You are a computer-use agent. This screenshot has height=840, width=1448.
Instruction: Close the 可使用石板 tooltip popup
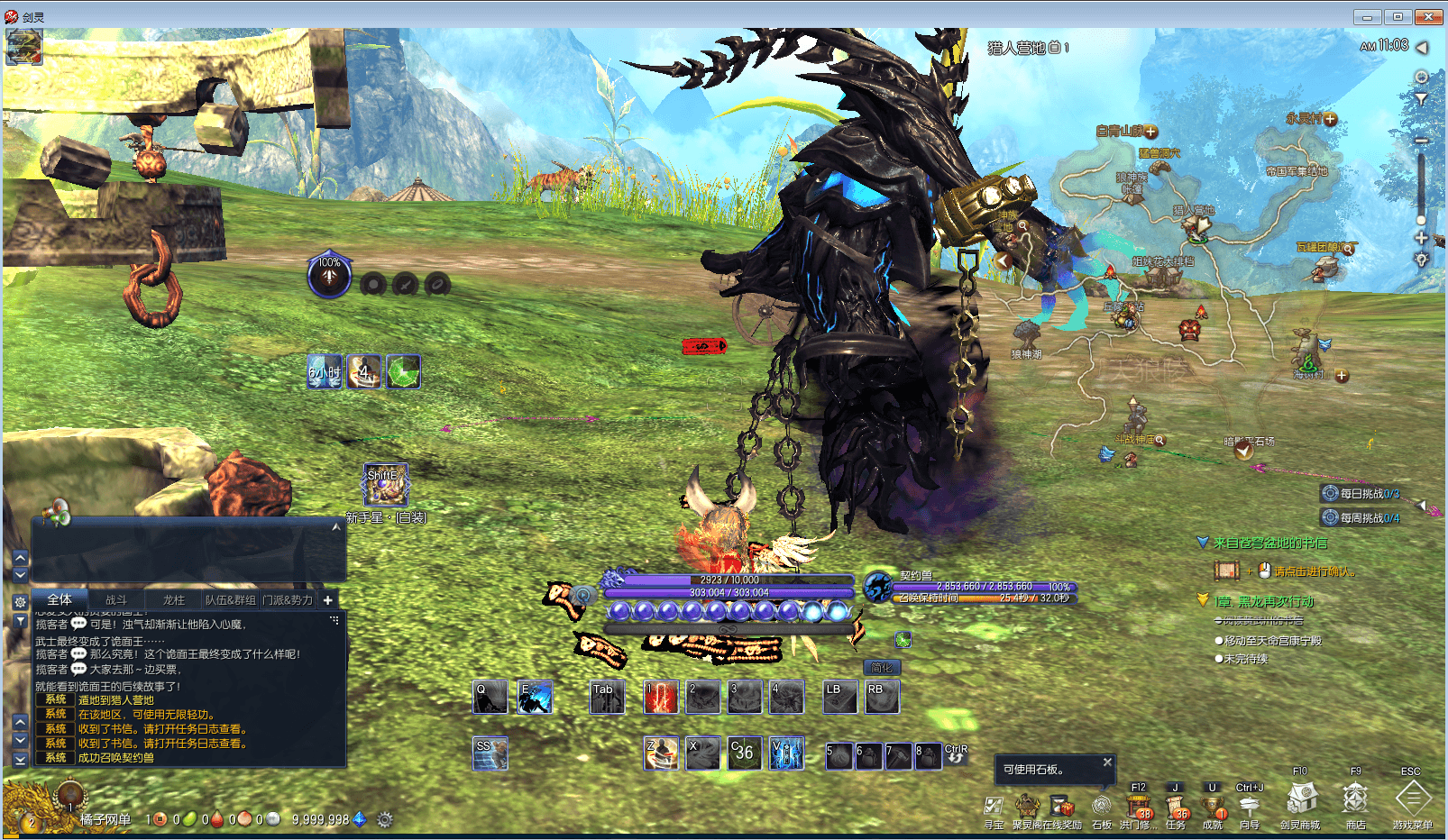point(1107,762)
